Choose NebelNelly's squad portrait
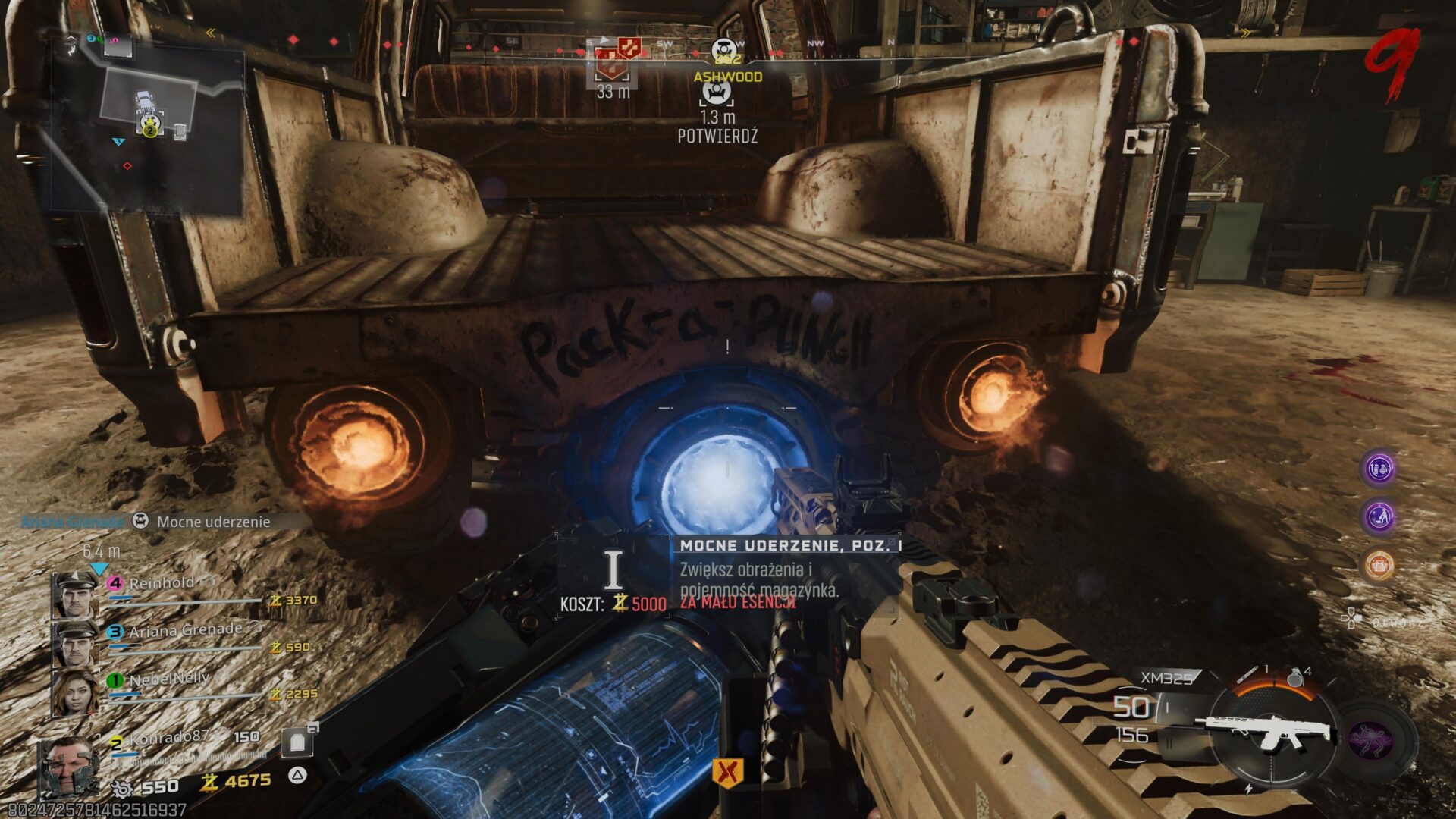Image resolution: width=1456 pixels, height=819 pixels. [x=74, y=692]
